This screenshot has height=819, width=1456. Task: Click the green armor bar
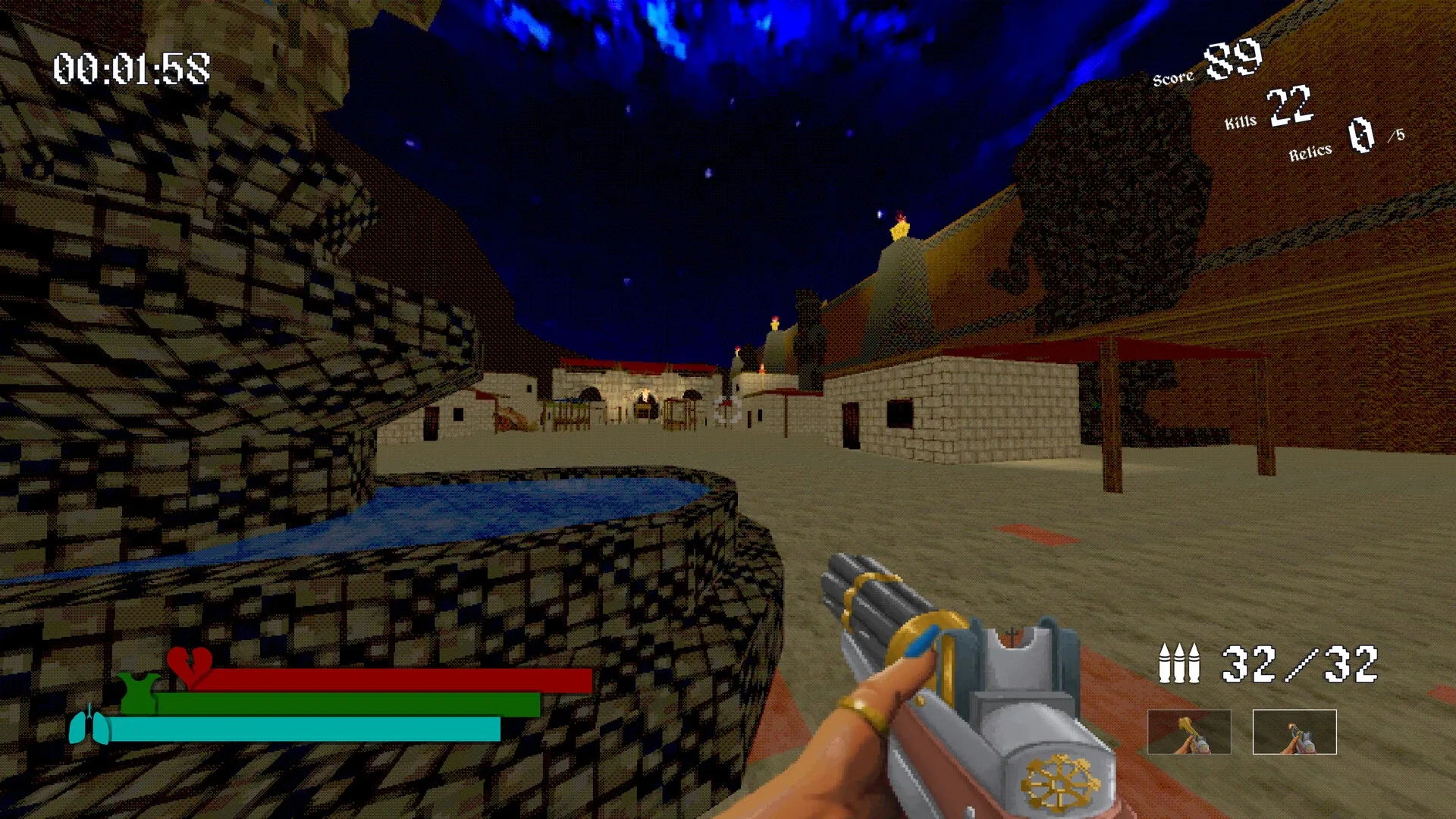[x=349, y=703]
